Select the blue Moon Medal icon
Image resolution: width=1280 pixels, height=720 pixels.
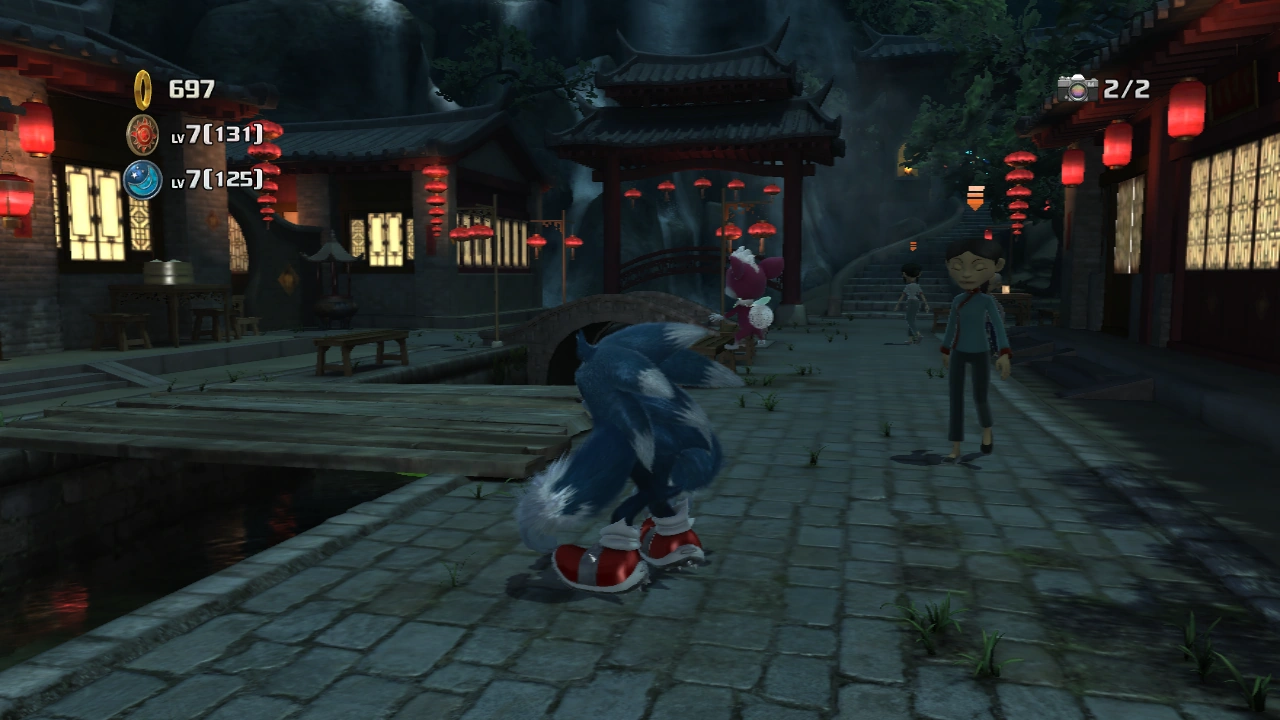143,179
